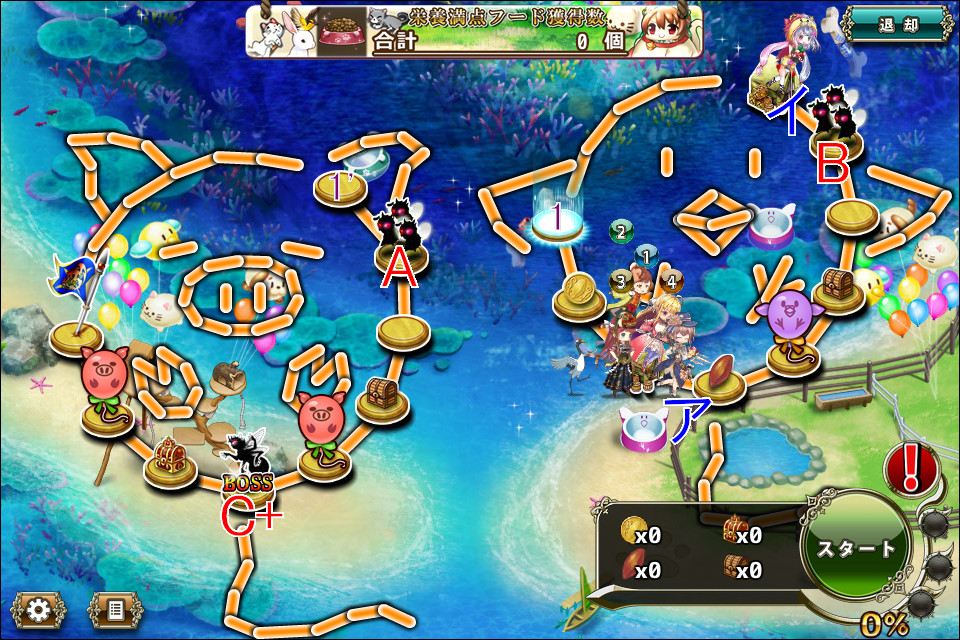960x640 pixels.
Task: Open the list document icon
Action: click(116, 609)
